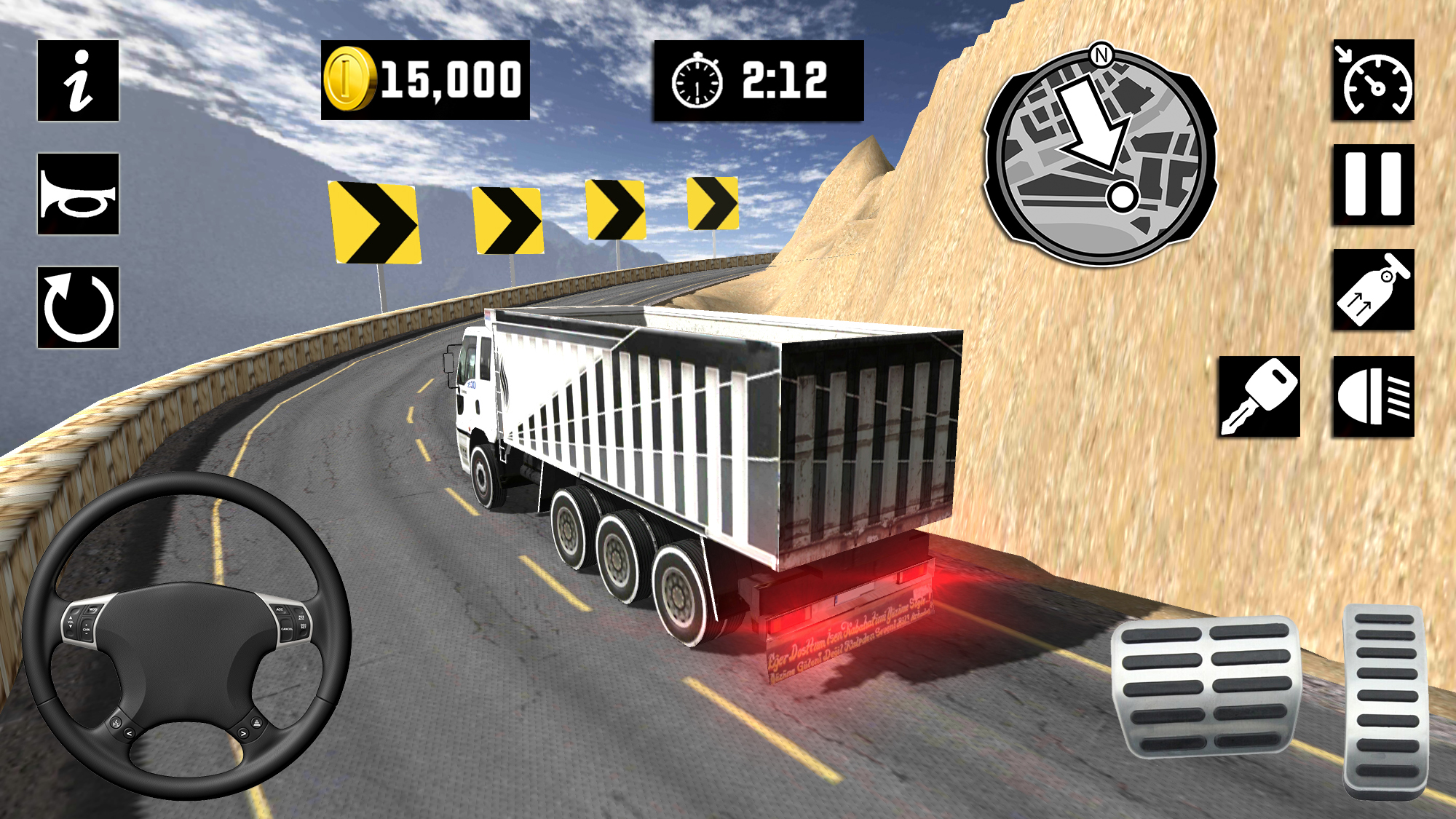1456x819 pixels.
Task: Click the stopwatch icon beside the timer
Action: coord(697,80)
